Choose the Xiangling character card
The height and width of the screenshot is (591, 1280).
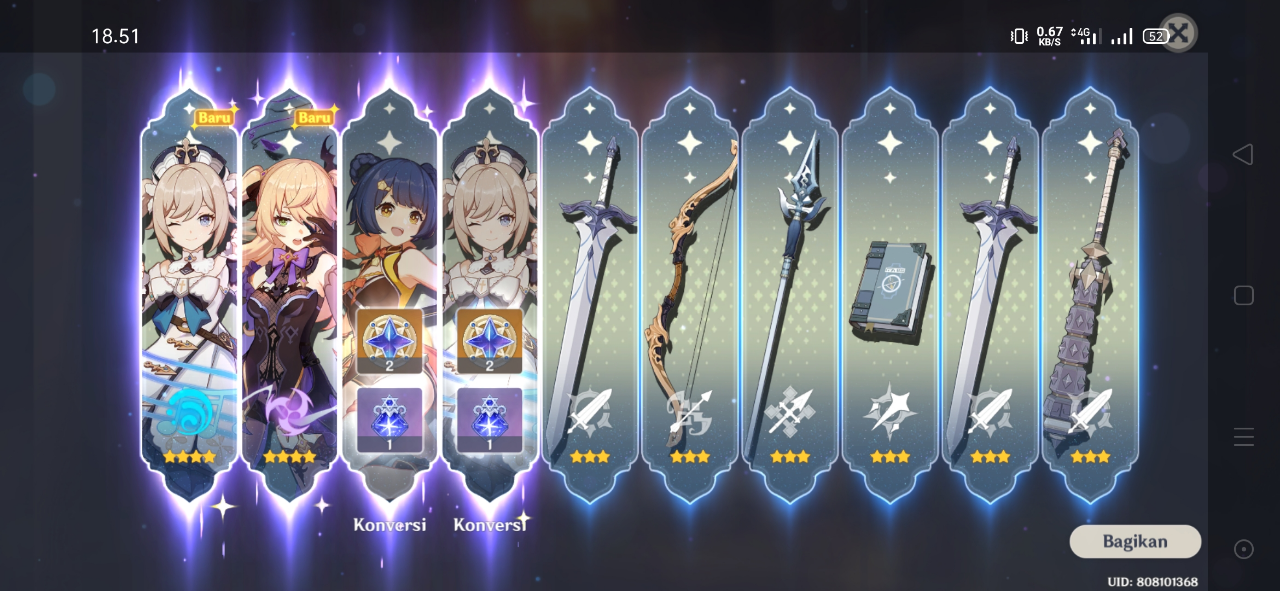[389, 290]
